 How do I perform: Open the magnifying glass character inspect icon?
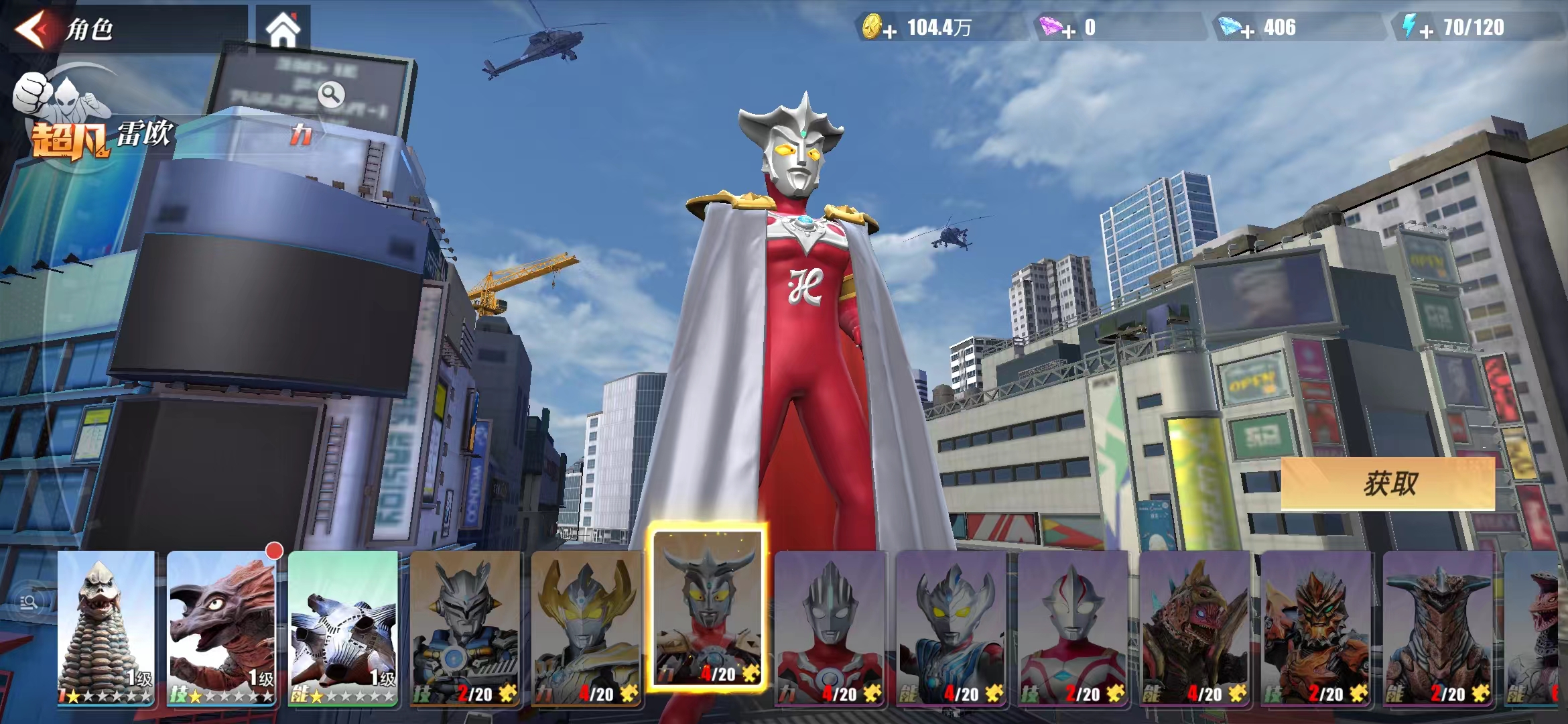click(331, 95)
